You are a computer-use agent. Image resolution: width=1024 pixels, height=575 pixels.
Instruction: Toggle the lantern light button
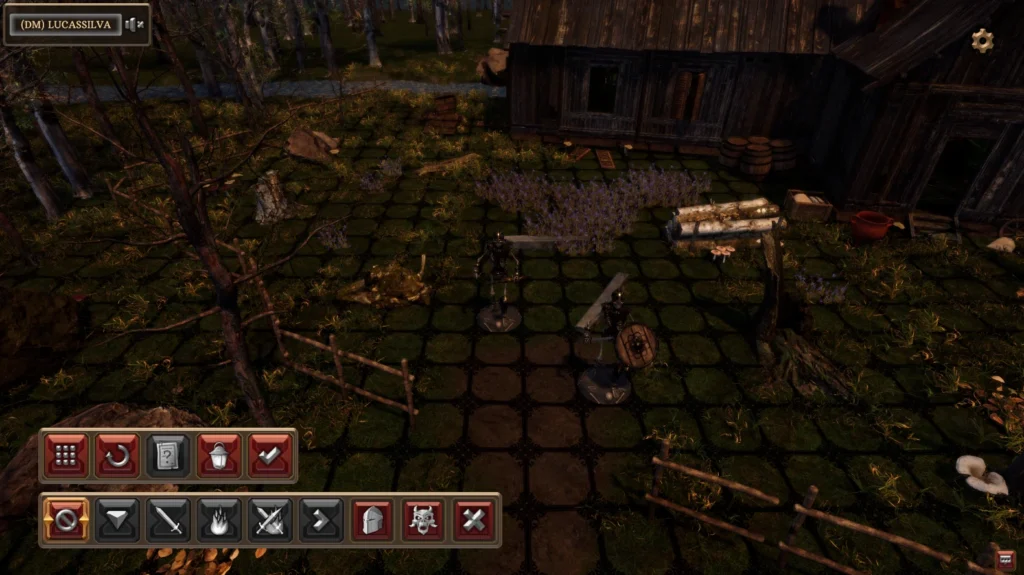219,456
